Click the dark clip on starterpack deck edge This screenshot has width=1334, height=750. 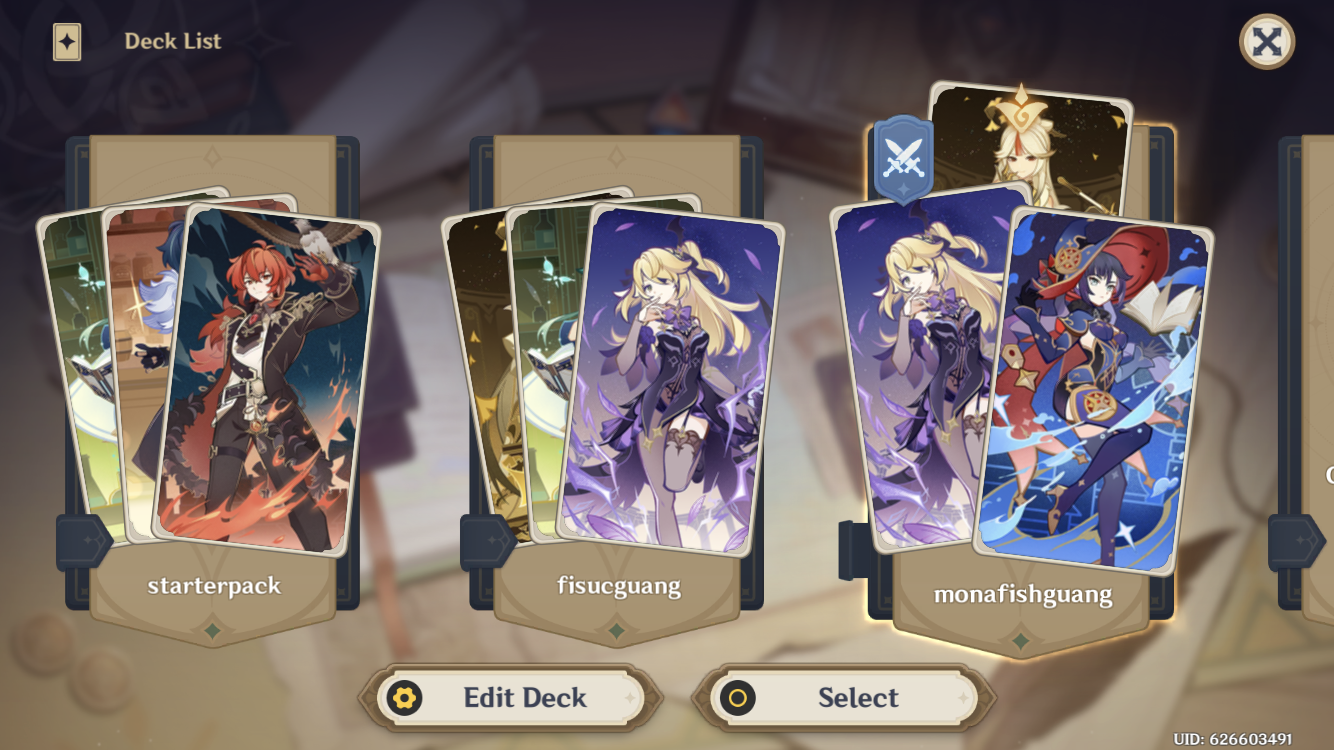click(x=77, y=541)
